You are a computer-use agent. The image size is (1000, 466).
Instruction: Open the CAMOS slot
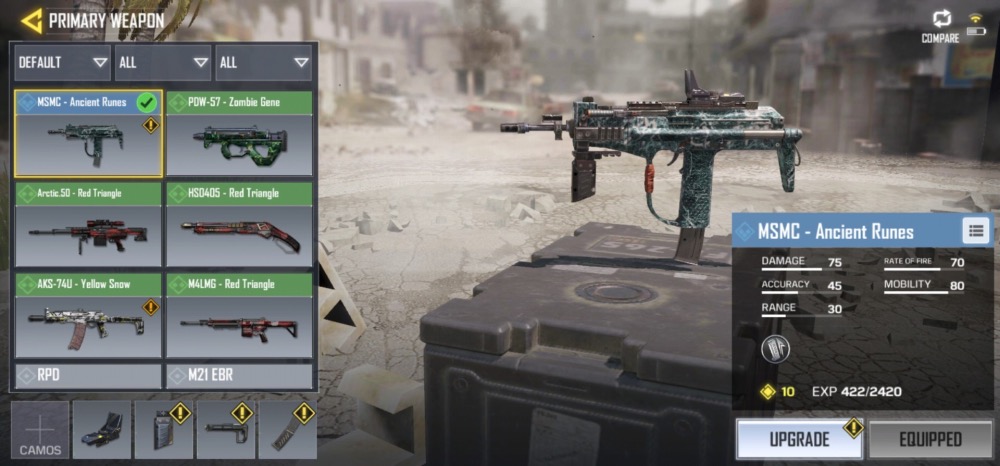pyautogui.click(x=41, y=431)
